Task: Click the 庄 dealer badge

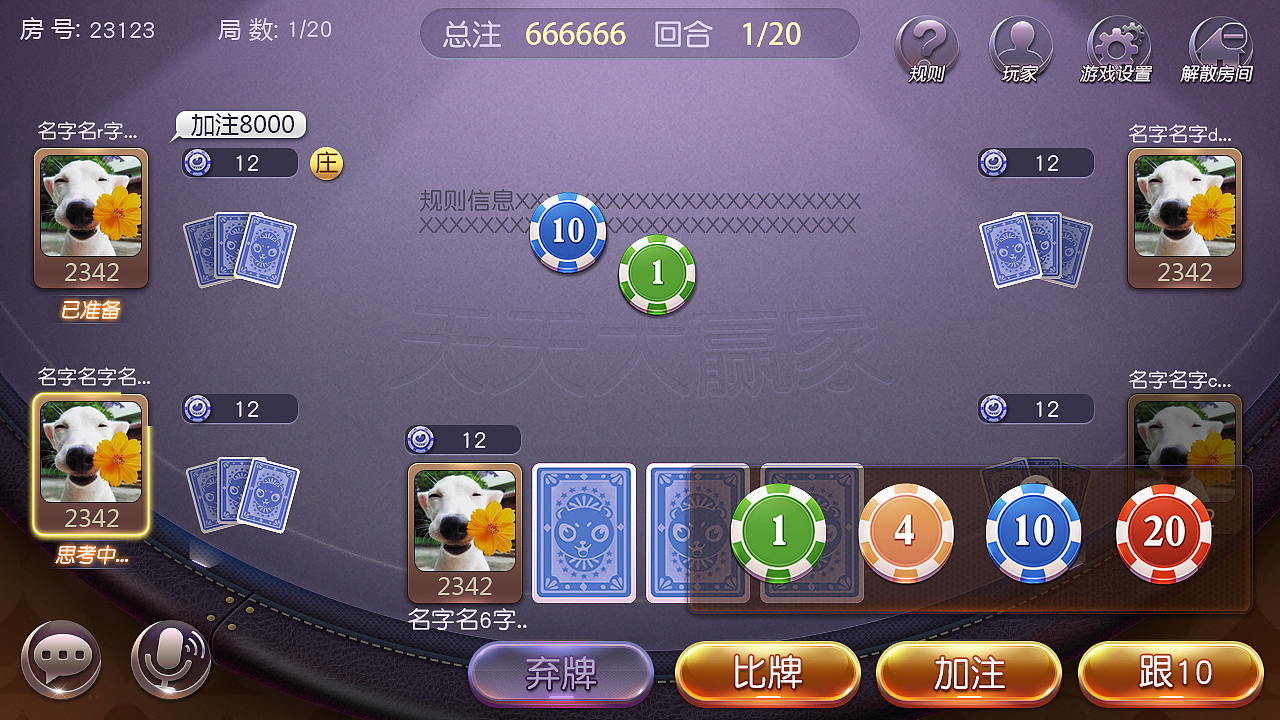Action: click(326, 162)
